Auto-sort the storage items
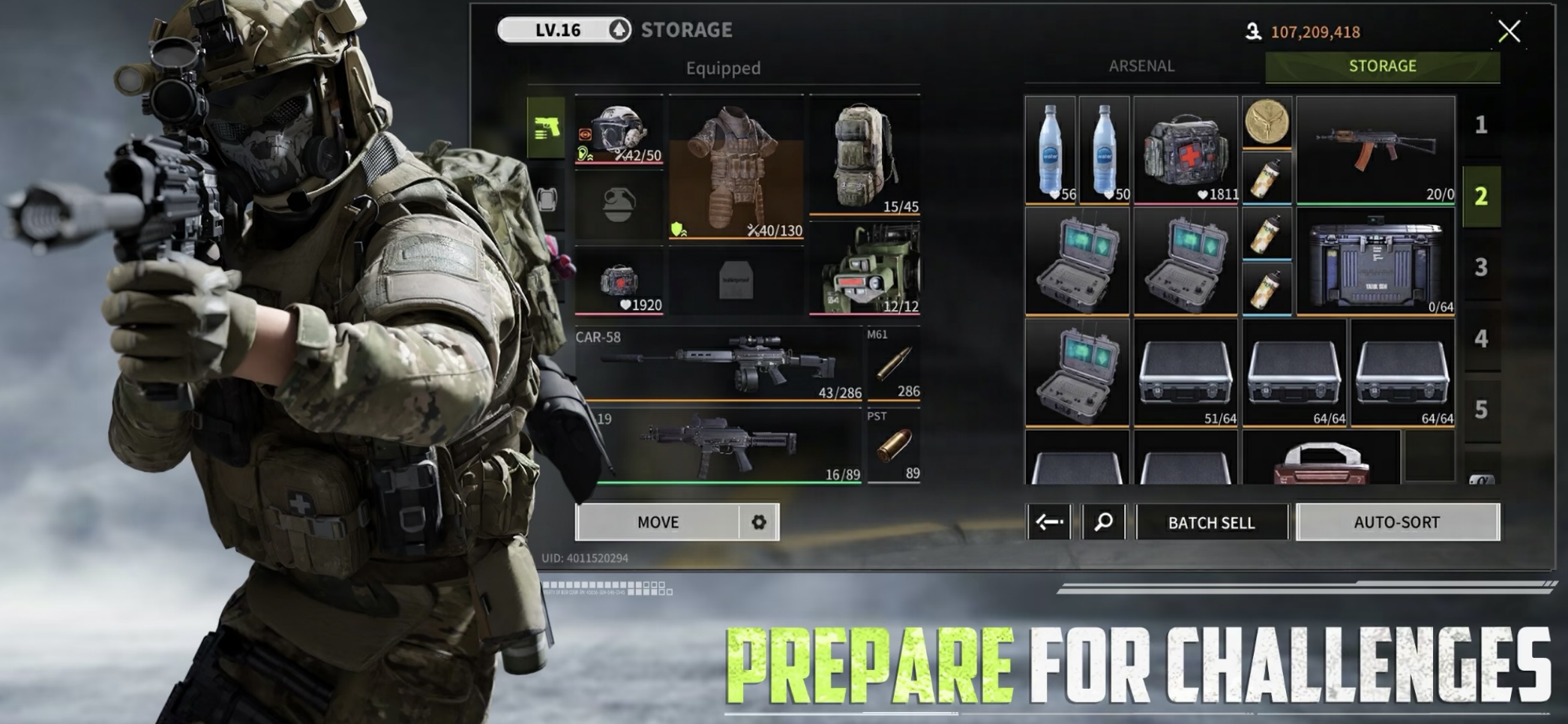 [1397, 522]
